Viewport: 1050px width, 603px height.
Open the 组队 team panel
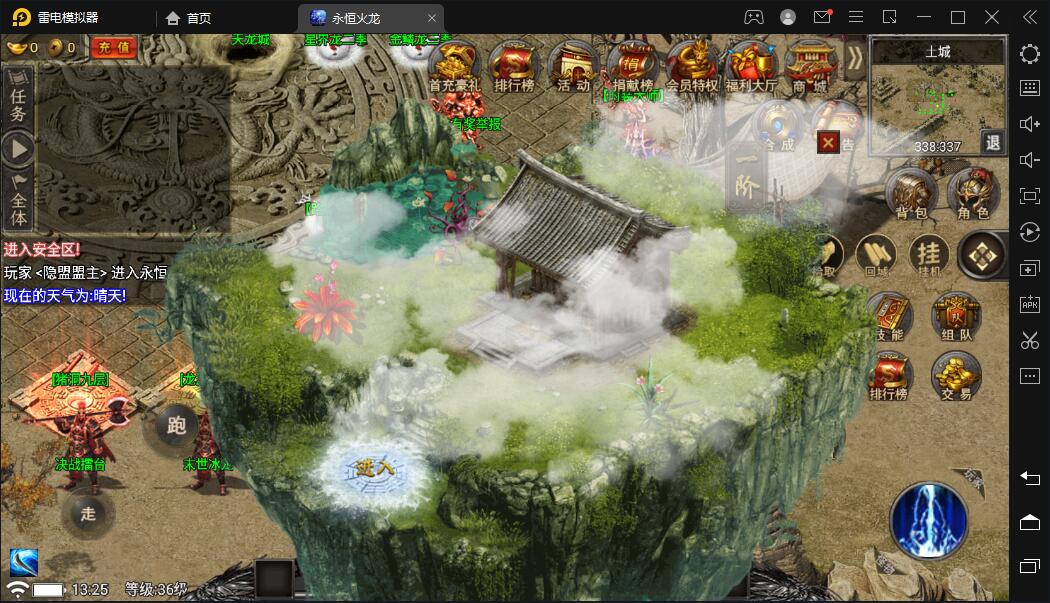955,318
